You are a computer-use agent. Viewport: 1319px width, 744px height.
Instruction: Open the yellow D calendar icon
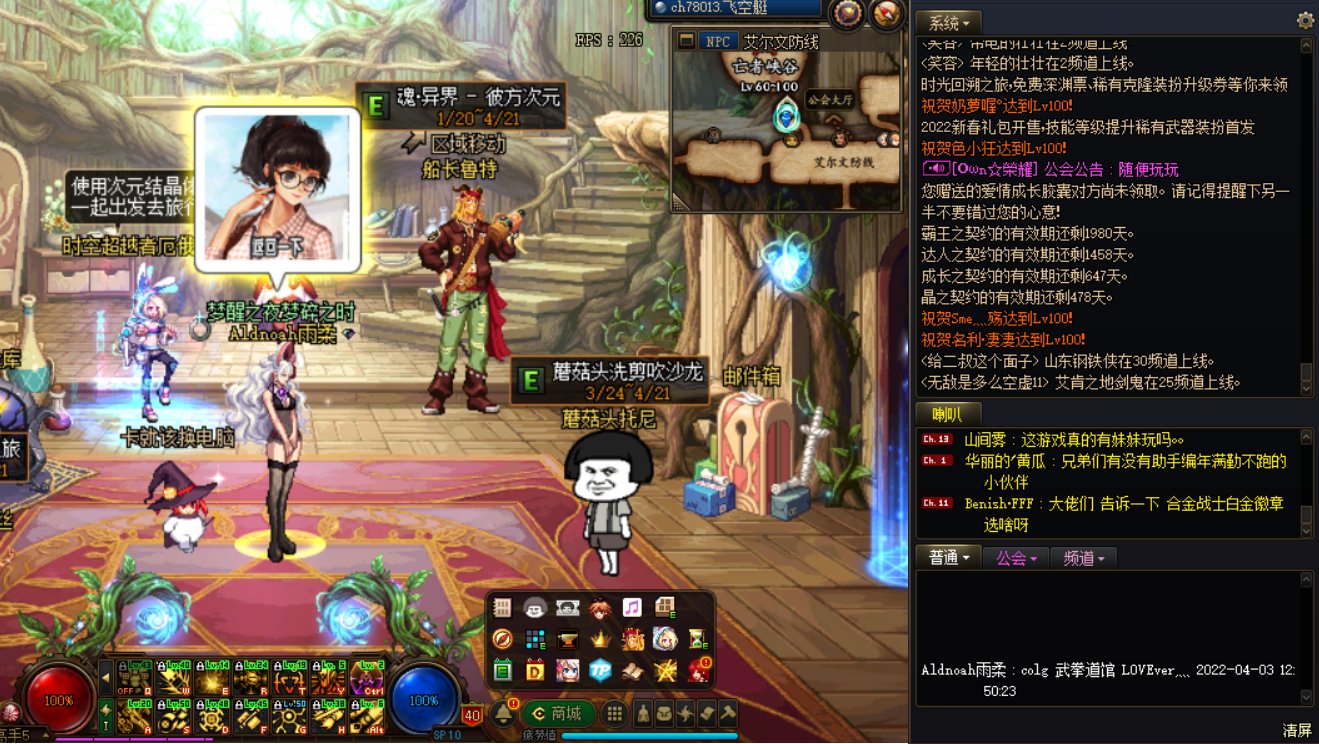(535, 670)
